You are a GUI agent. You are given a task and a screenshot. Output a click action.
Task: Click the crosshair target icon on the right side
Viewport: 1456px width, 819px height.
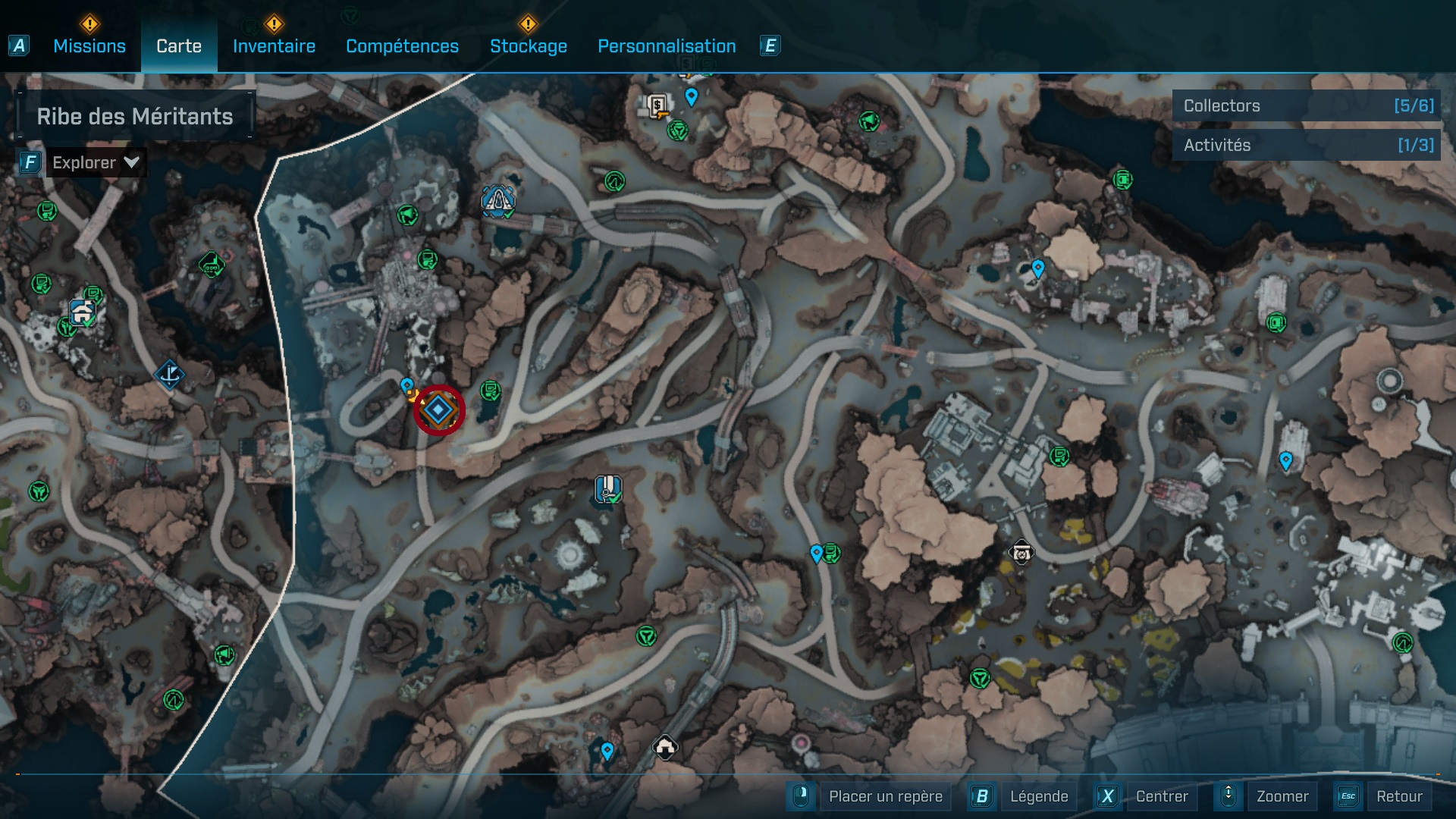1022,553
